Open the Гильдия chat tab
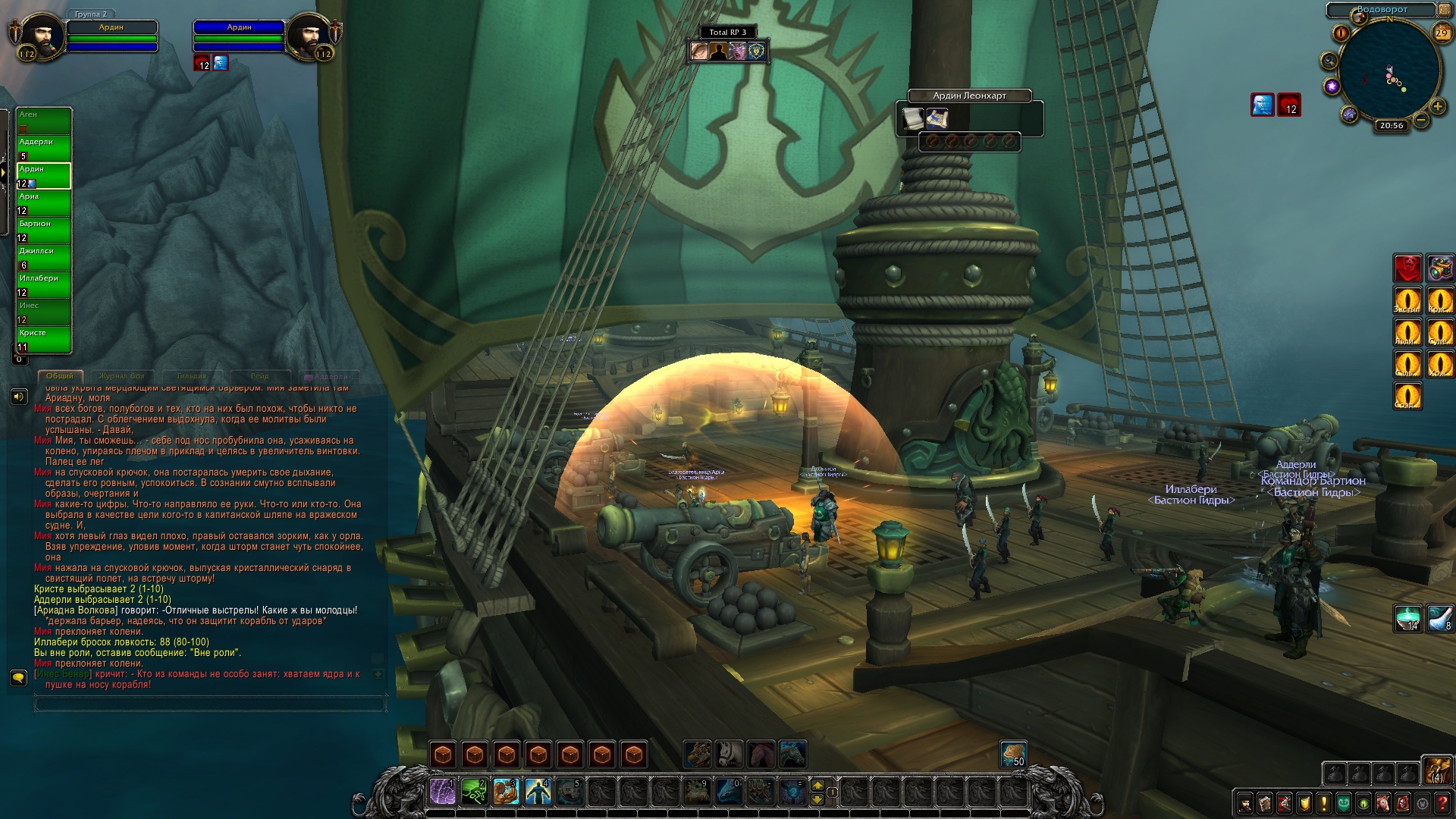 [x=191, y=376]
